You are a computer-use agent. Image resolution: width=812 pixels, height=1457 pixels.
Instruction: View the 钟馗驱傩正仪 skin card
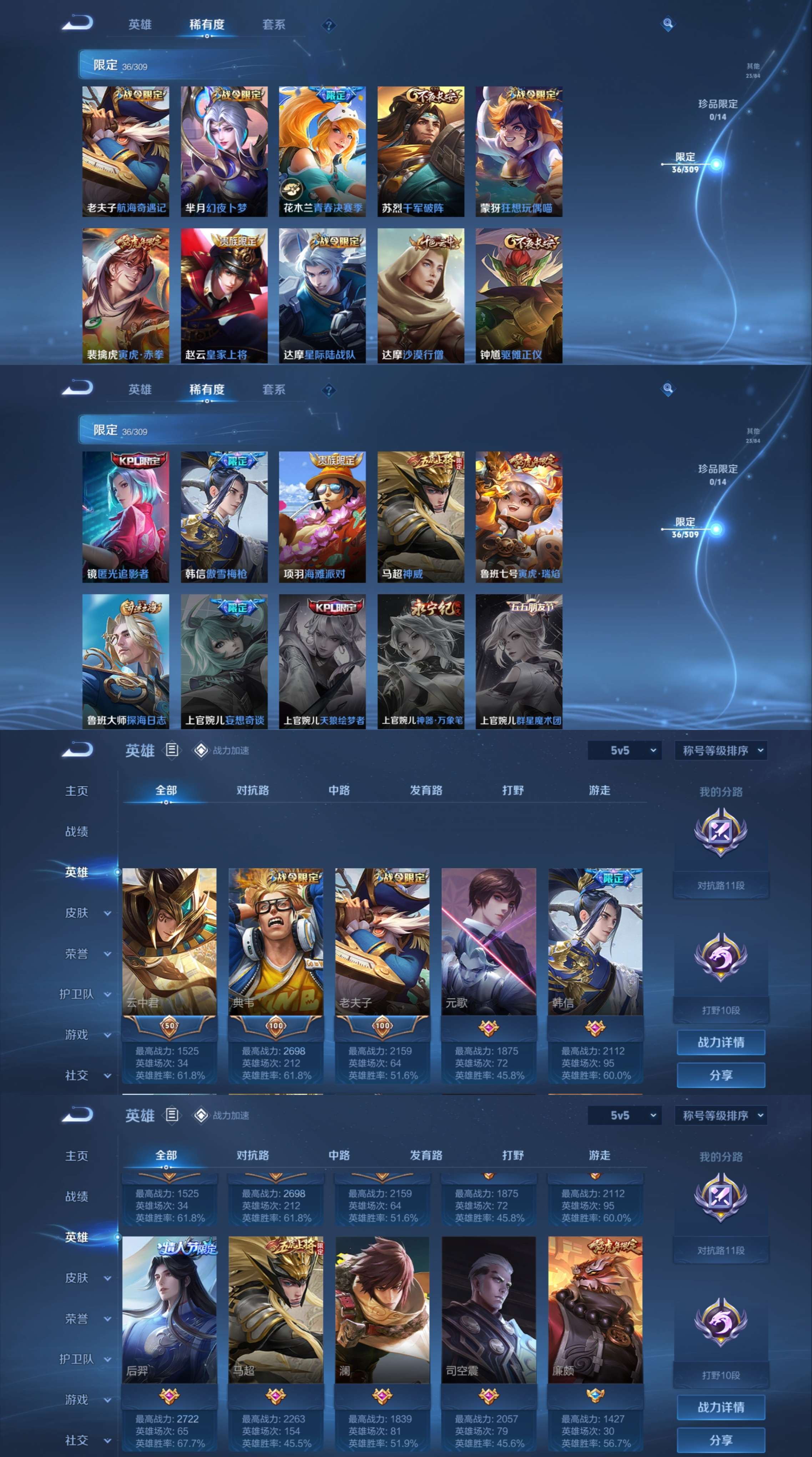[x=519, y=295]
